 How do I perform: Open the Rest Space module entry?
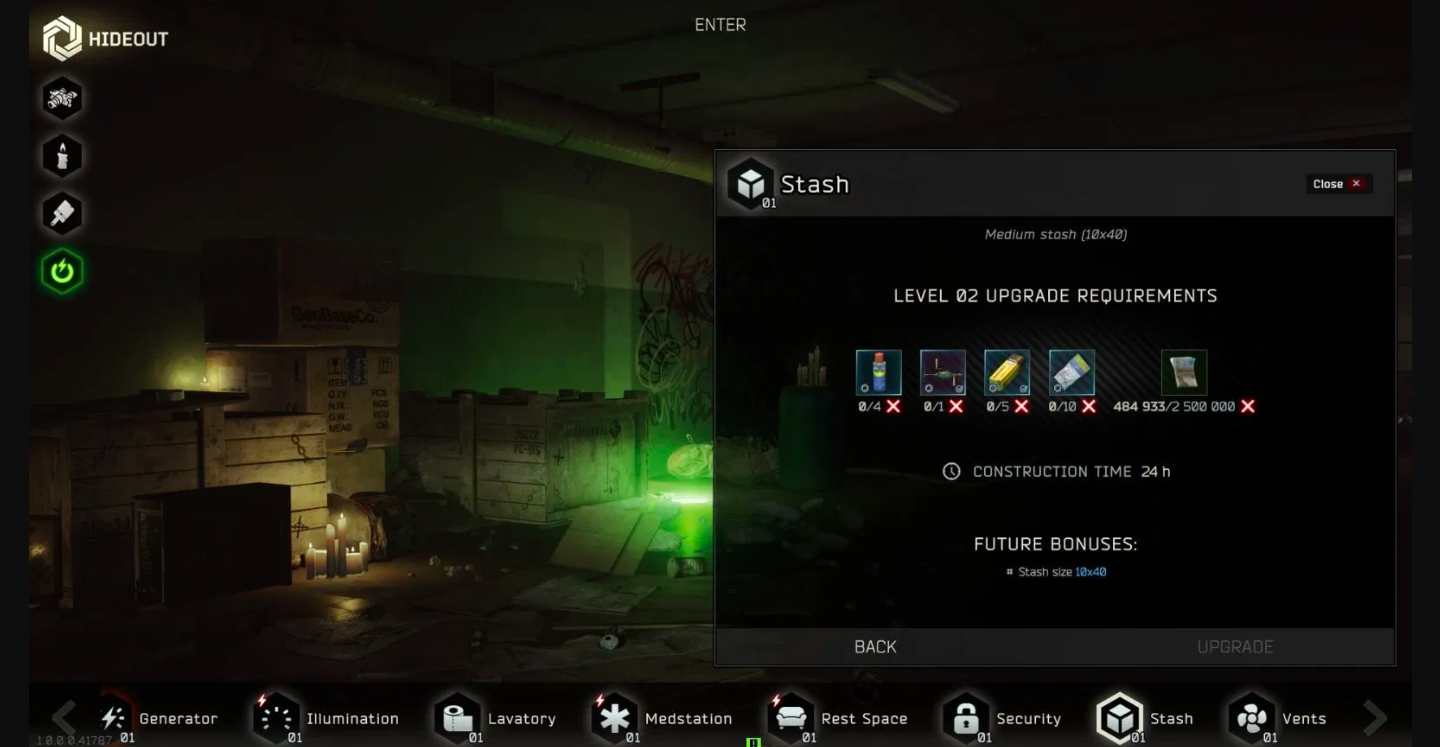tap(793, 718)
